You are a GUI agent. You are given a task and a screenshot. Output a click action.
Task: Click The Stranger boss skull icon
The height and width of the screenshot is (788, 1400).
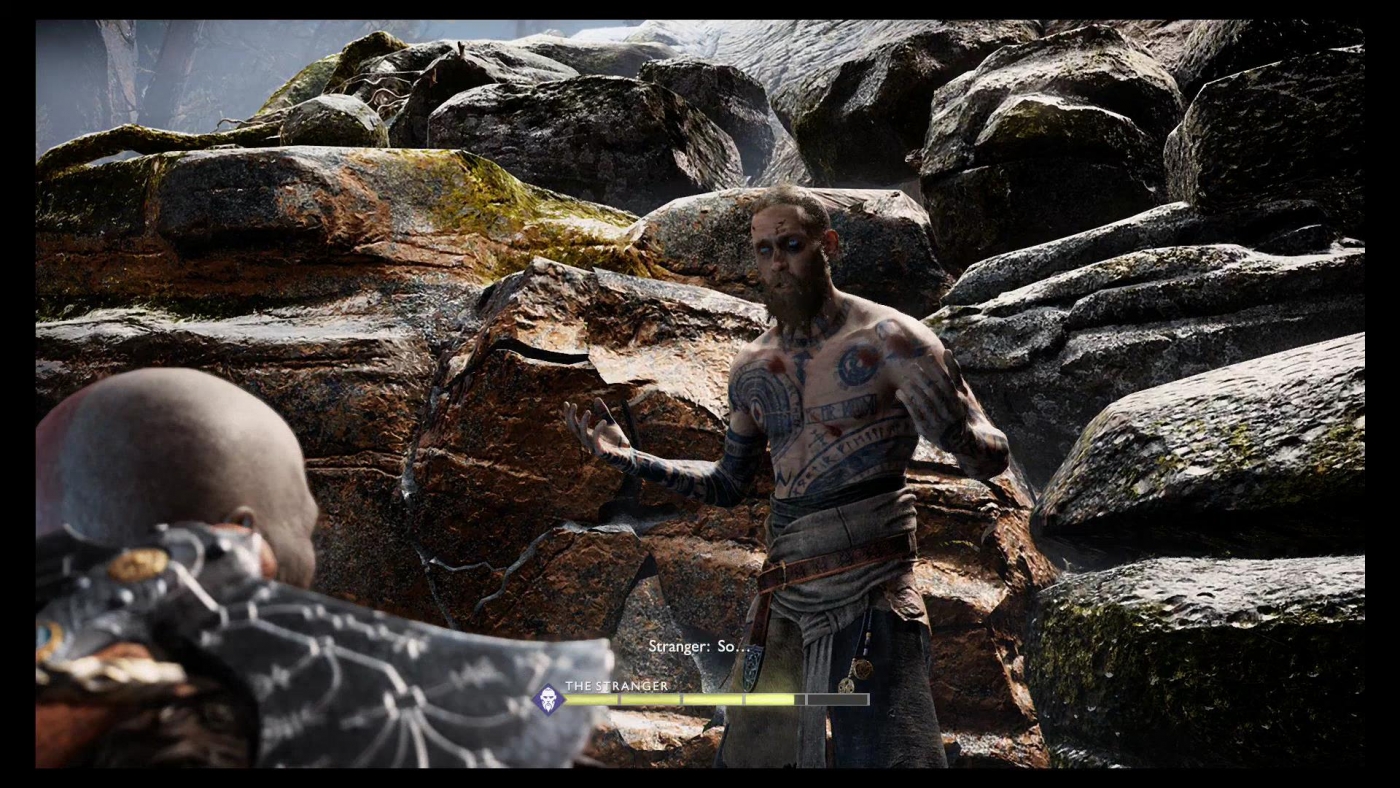548,699
